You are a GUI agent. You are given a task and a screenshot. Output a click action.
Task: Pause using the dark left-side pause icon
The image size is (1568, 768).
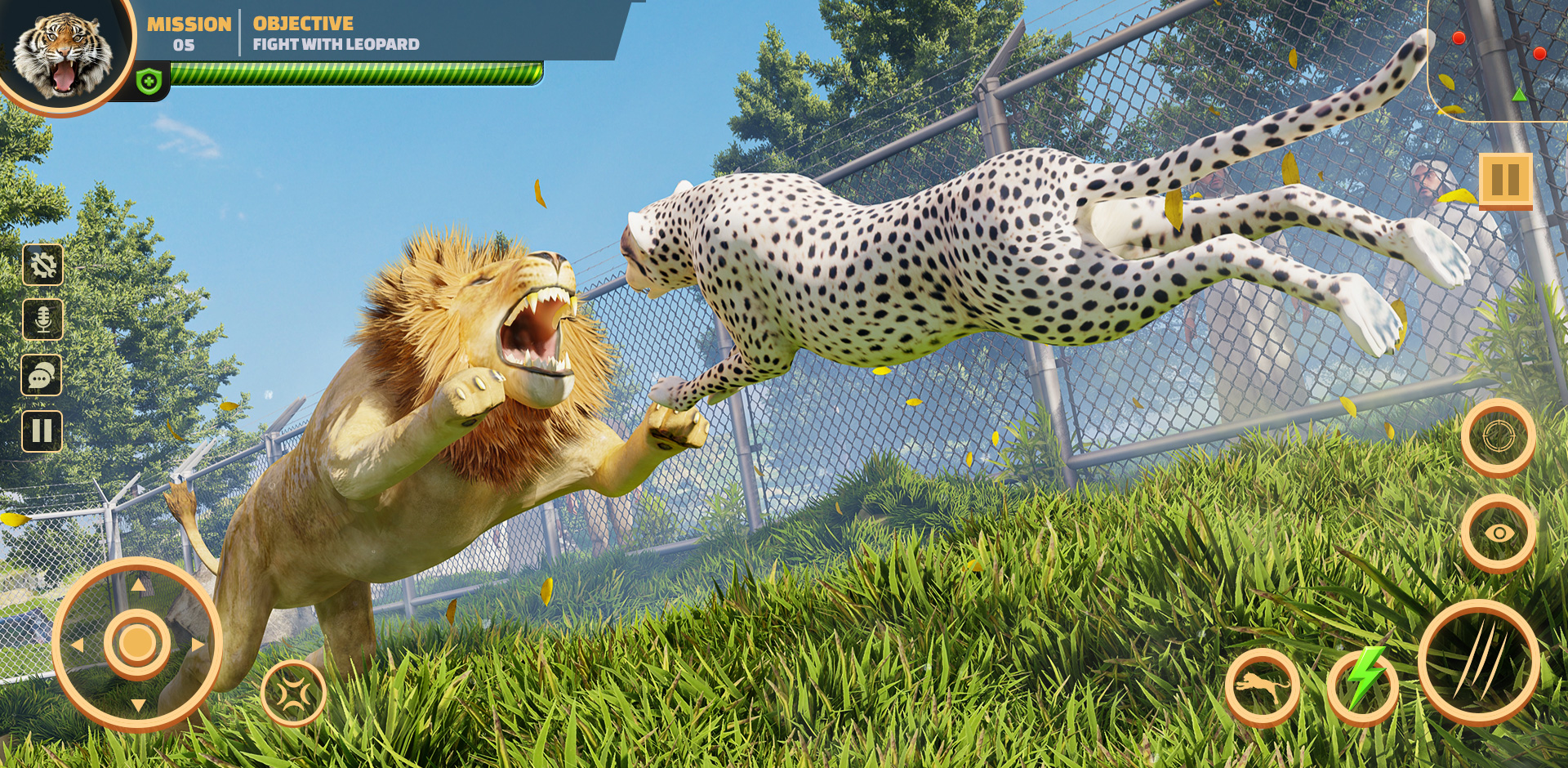[42, 431]
